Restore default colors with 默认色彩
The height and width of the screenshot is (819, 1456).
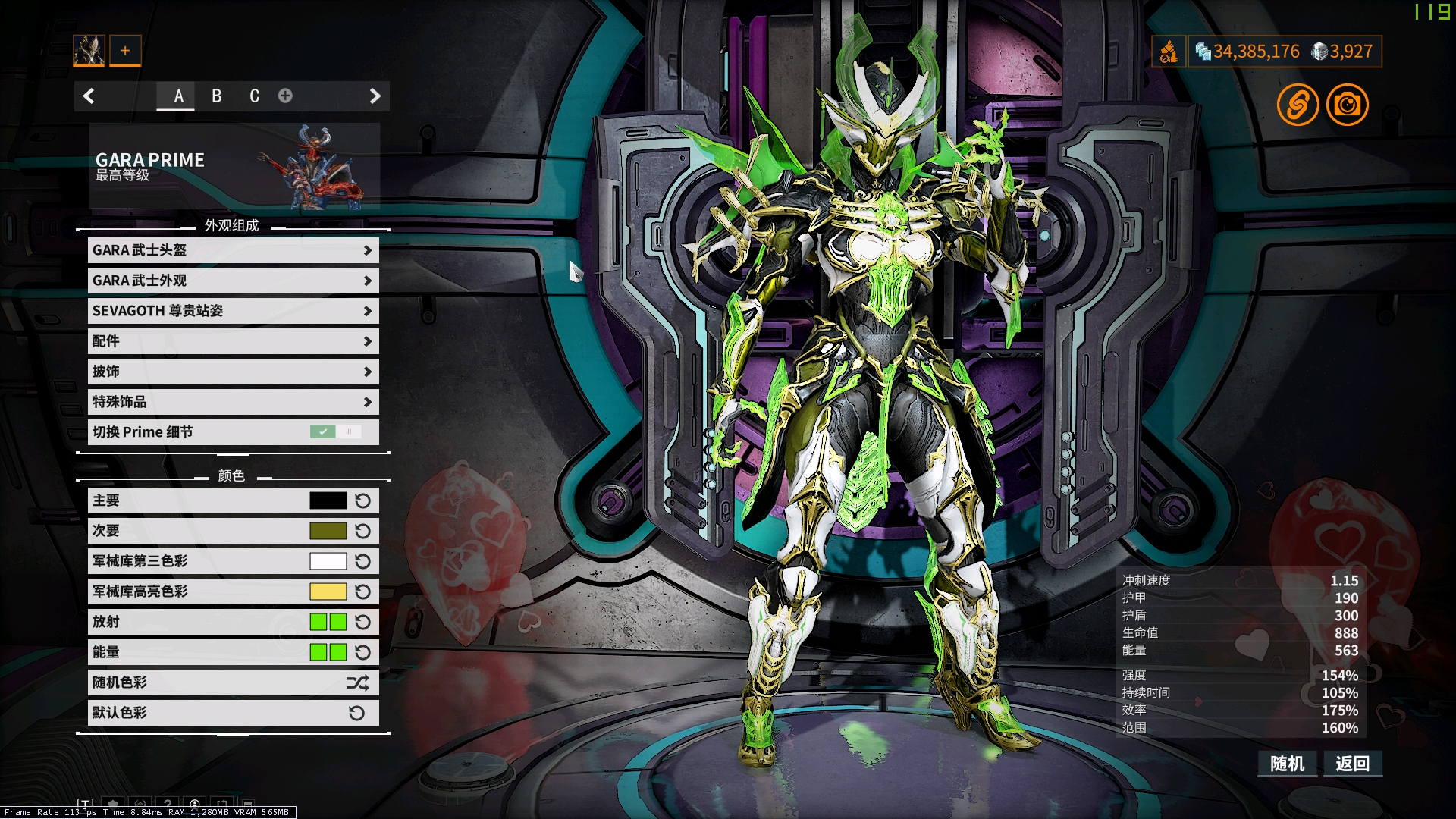click(x=233, y=713)
